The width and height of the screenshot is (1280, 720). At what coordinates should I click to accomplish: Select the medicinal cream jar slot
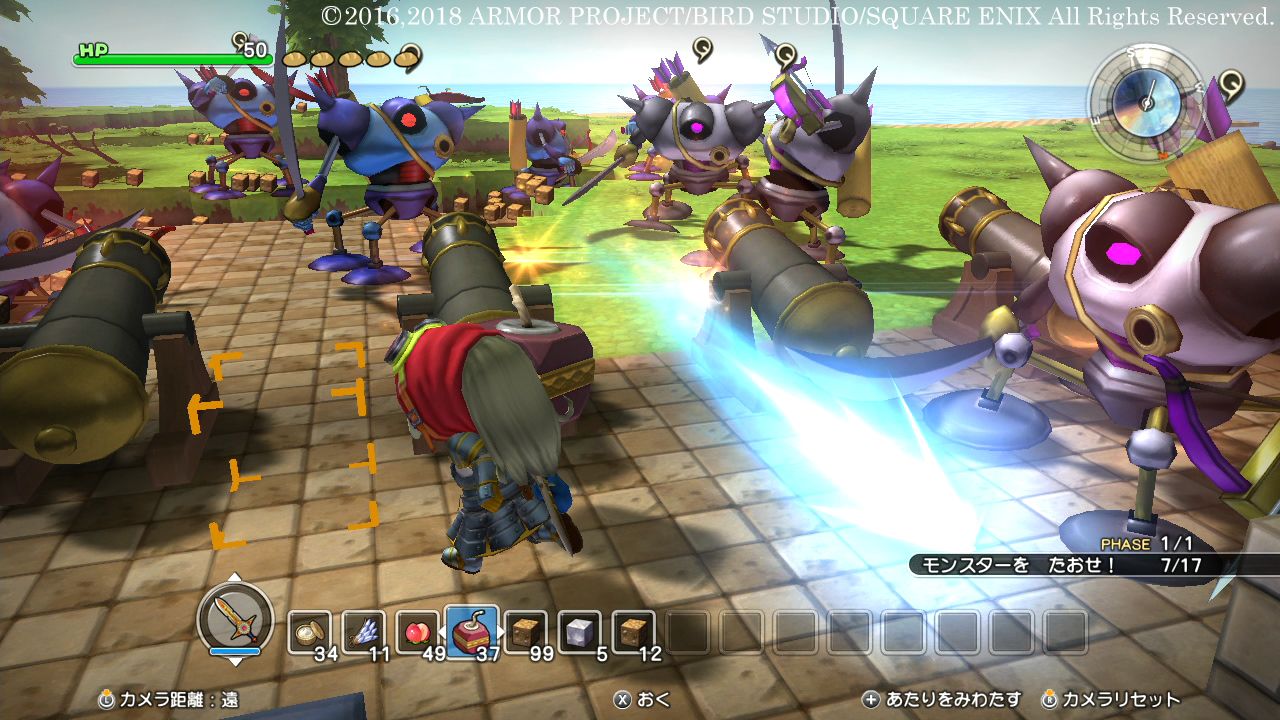[x=309, y=631]
